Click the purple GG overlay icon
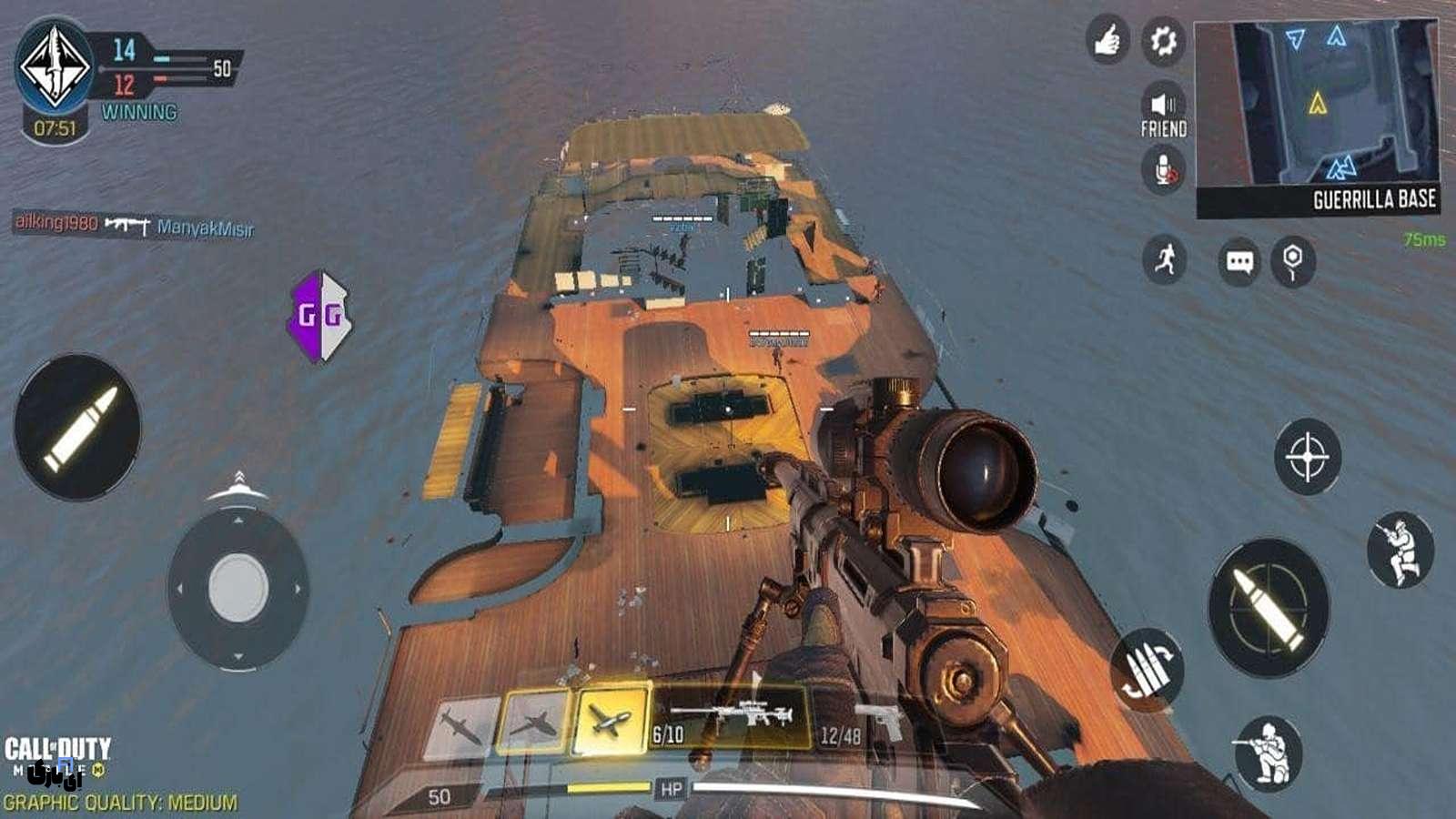 pyautogui.click(x=319, y=316)
